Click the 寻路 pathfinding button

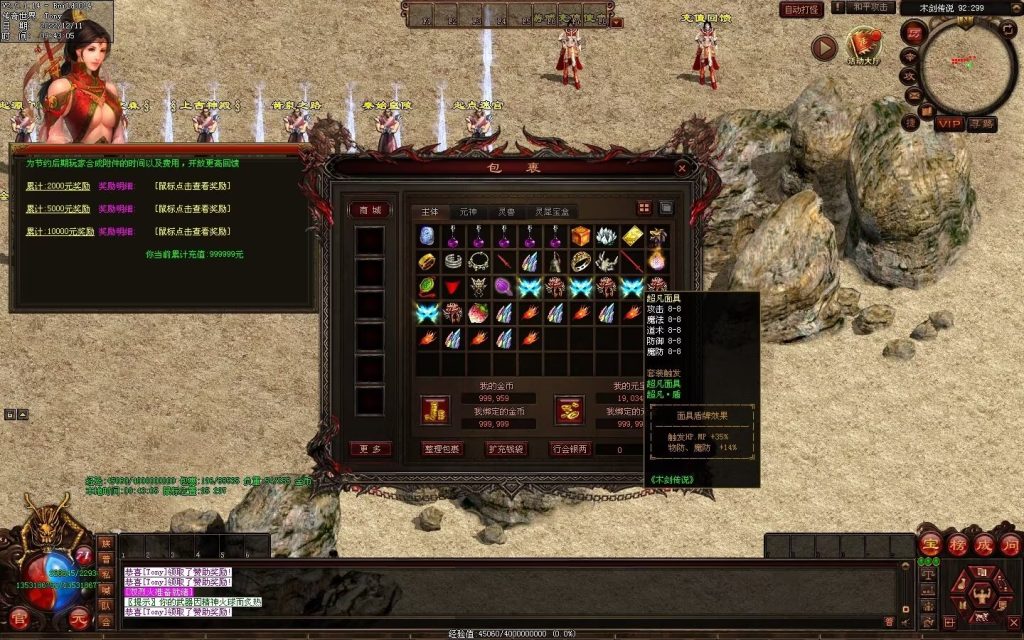point(982,124)
